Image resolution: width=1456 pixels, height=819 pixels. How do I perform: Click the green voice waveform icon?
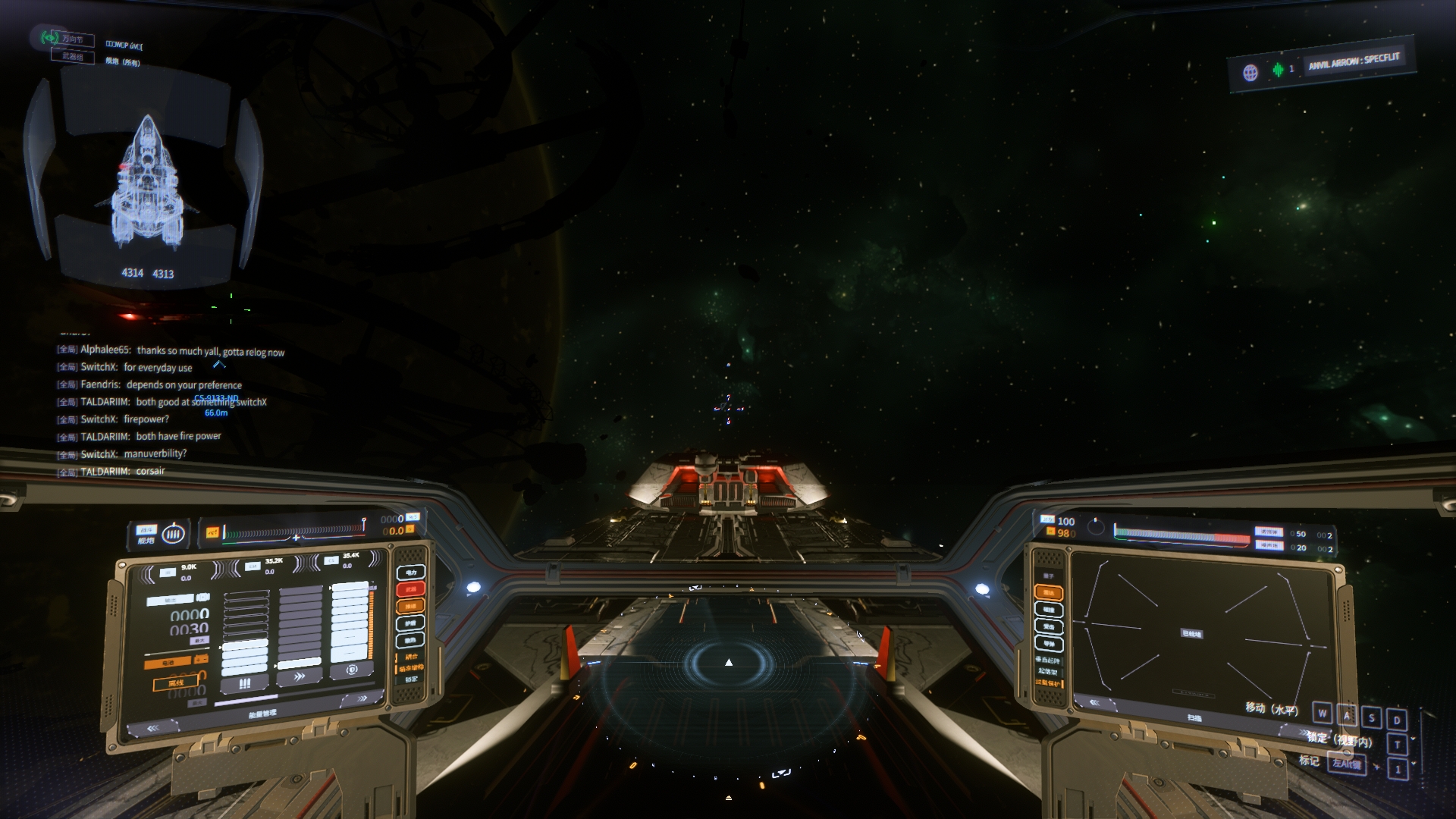(x=1279, y=70)
